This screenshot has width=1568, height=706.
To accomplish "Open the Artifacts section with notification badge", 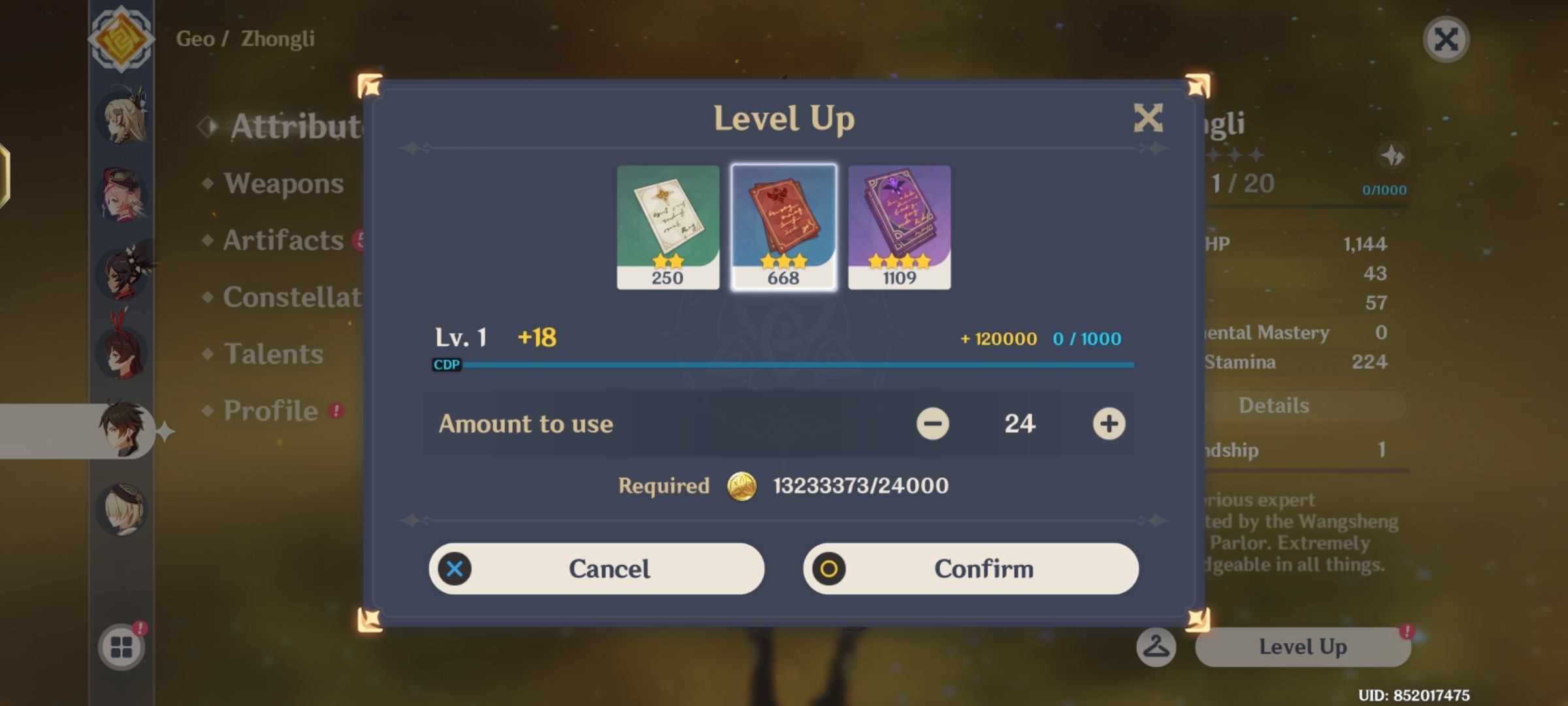I will click(x=281, y=241).
